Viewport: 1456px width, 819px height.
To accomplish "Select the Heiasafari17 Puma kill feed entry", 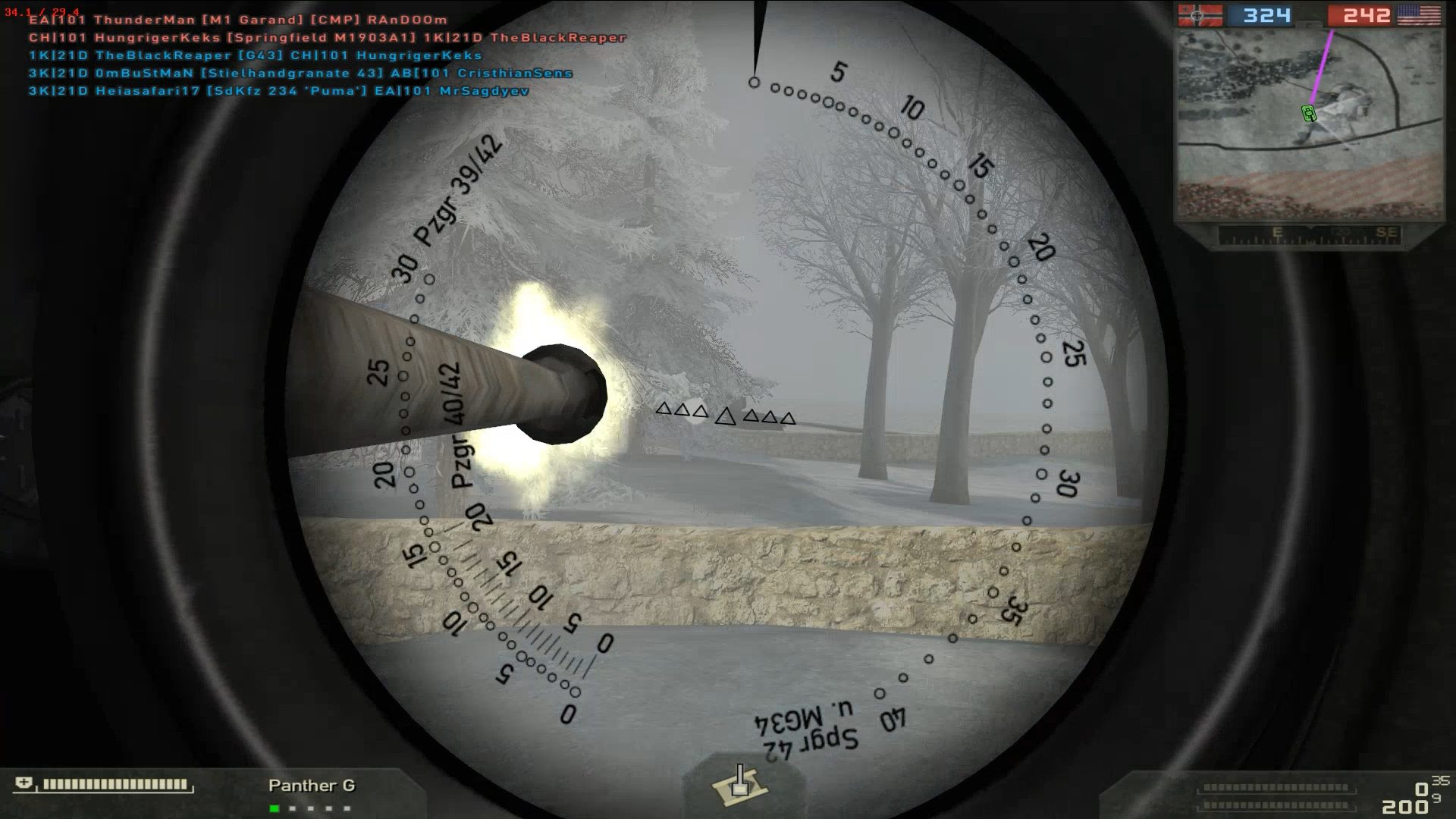I will pos(279,91).
